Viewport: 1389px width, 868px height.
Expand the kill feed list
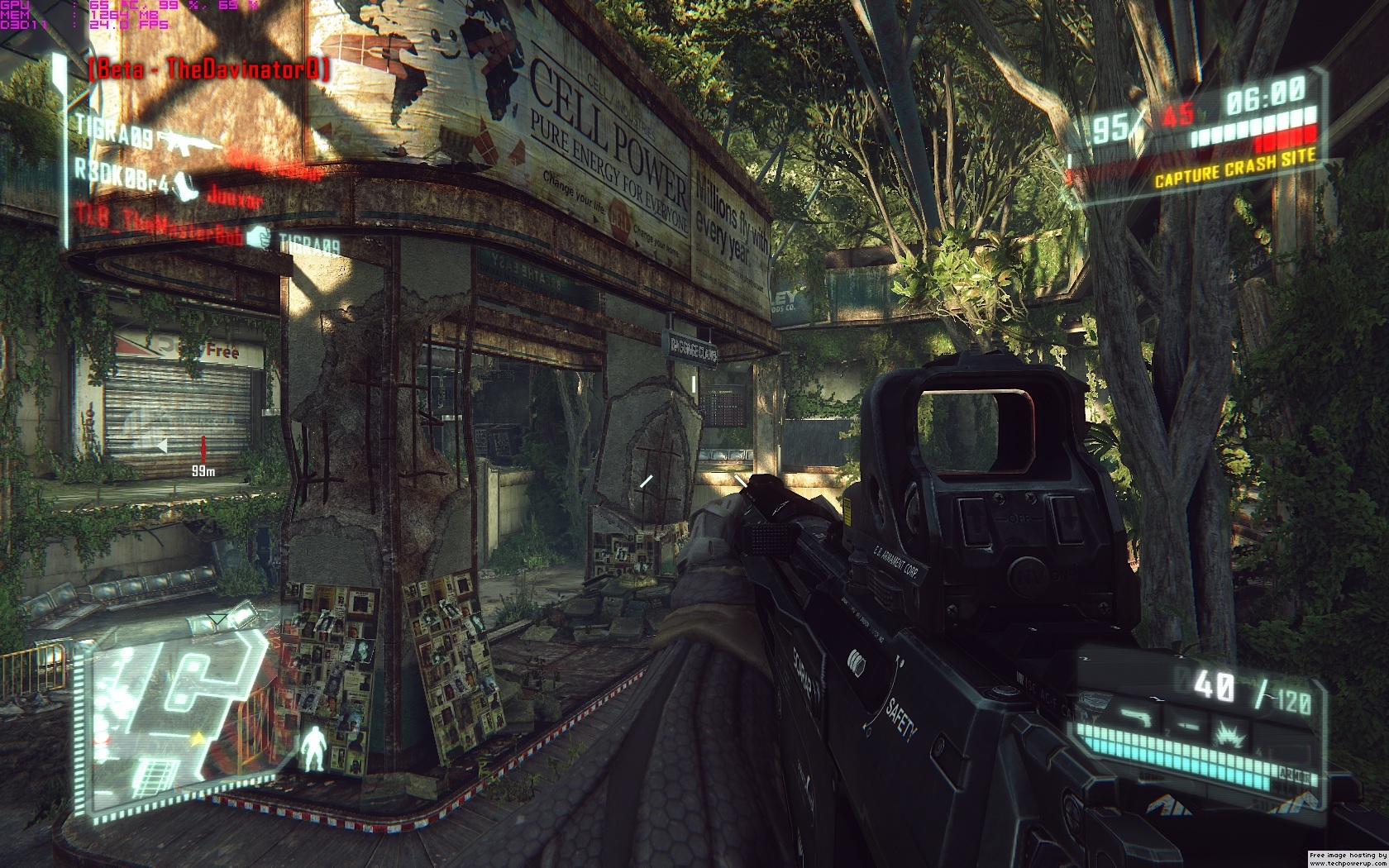(190, 186)
